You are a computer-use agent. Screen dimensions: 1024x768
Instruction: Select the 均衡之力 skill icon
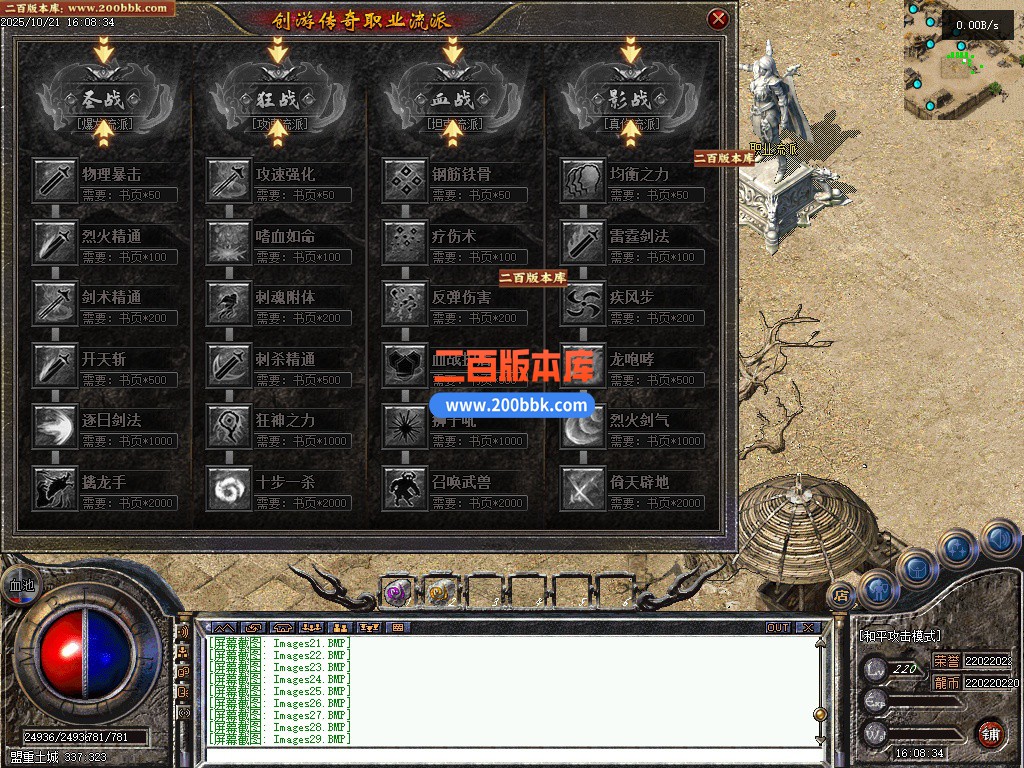coord(582,181)
